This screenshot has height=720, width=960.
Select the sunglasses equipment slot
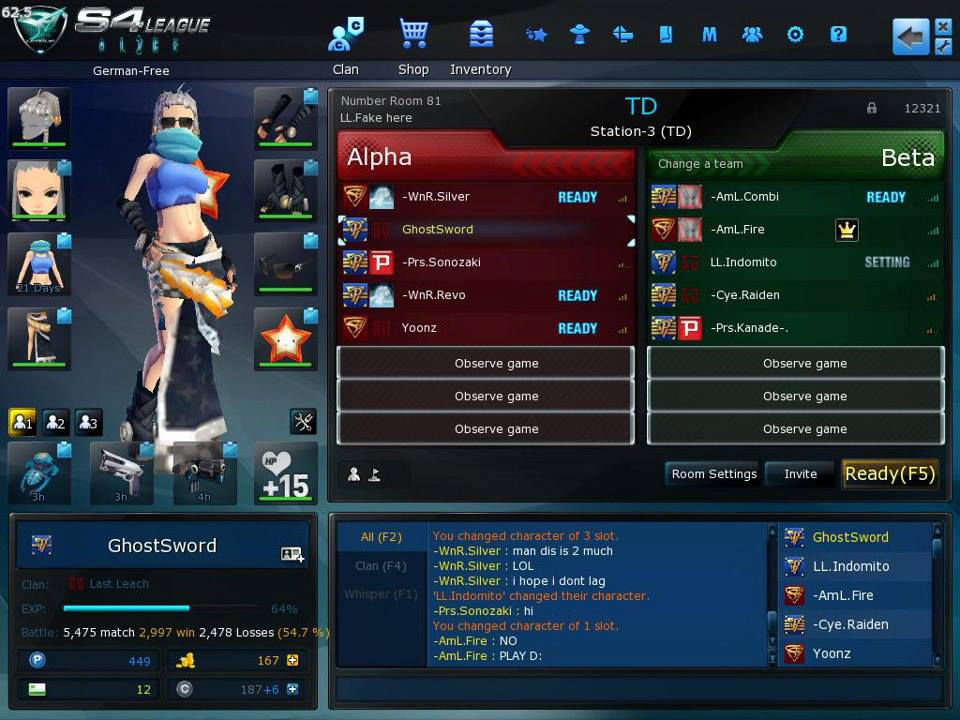[x=285, y=265]
